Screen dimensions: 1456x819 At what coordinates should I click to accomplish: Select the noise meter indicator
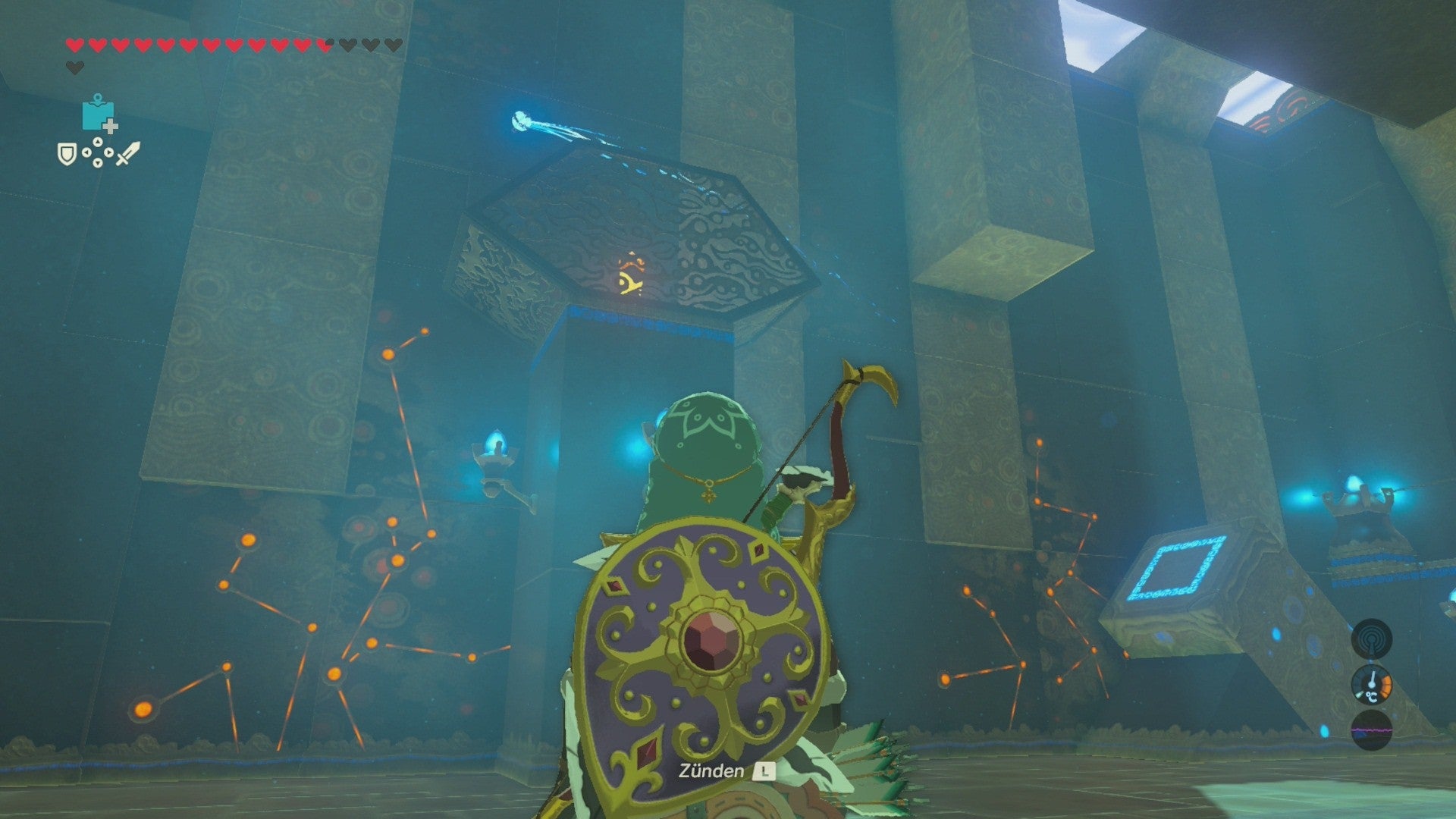[x=1371, y=730]
